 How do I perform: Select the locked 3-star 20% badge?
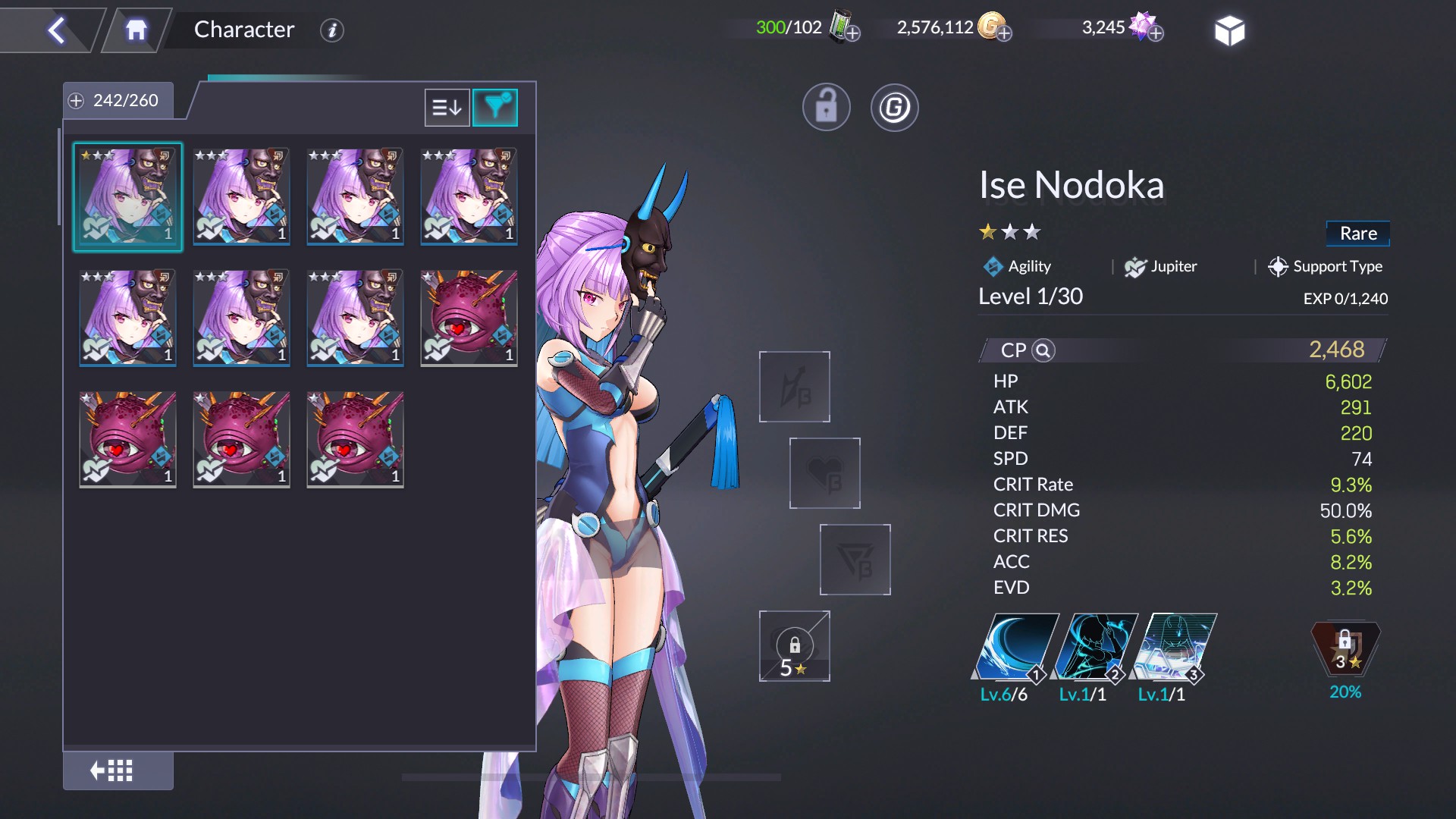pos(1345,650)
